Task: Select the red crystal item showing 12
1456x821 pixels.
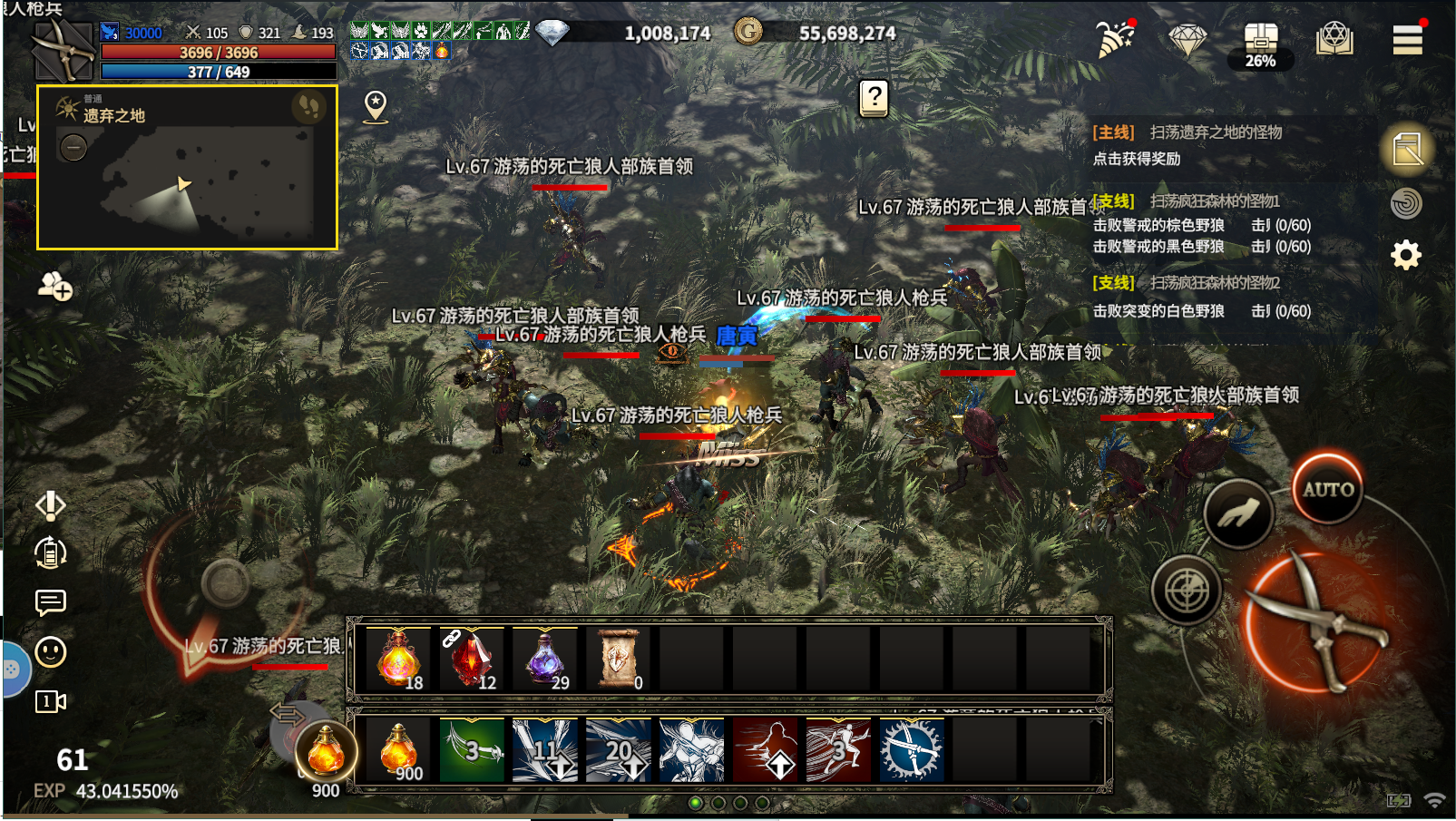Action: click(473, 659)
